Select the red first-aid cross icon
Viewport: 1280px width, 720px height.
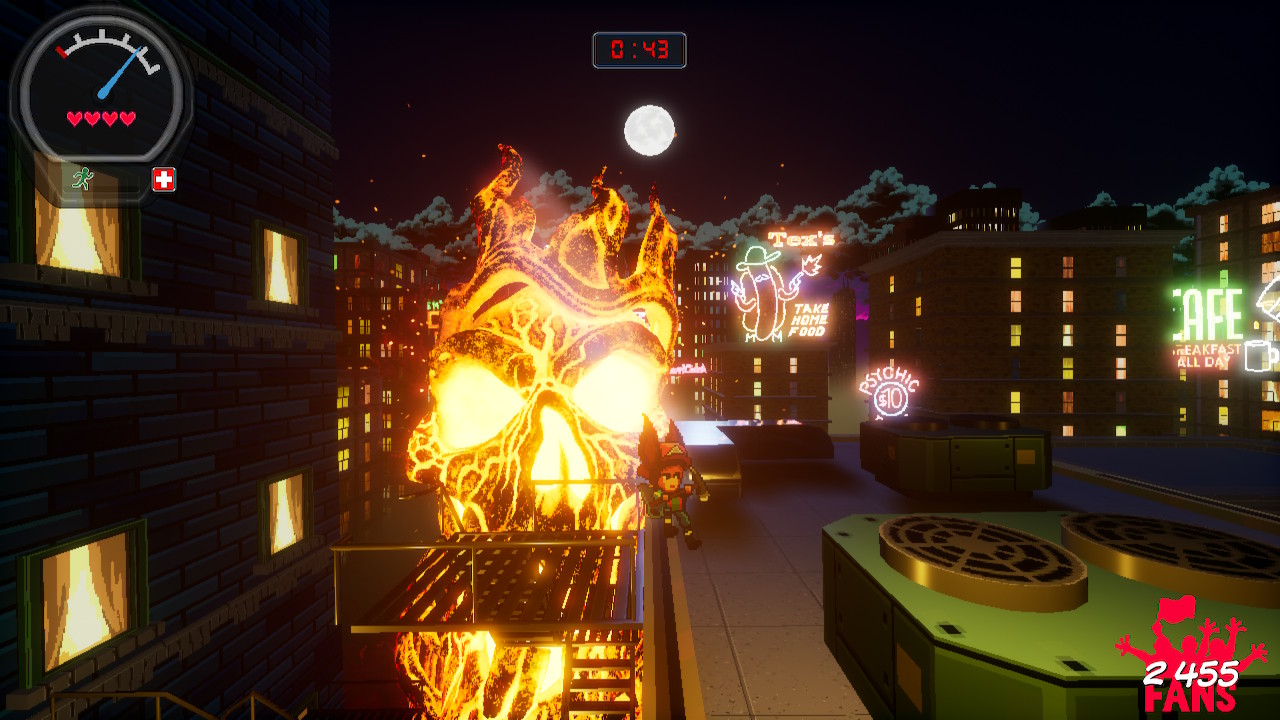click(x=163, y=179)
